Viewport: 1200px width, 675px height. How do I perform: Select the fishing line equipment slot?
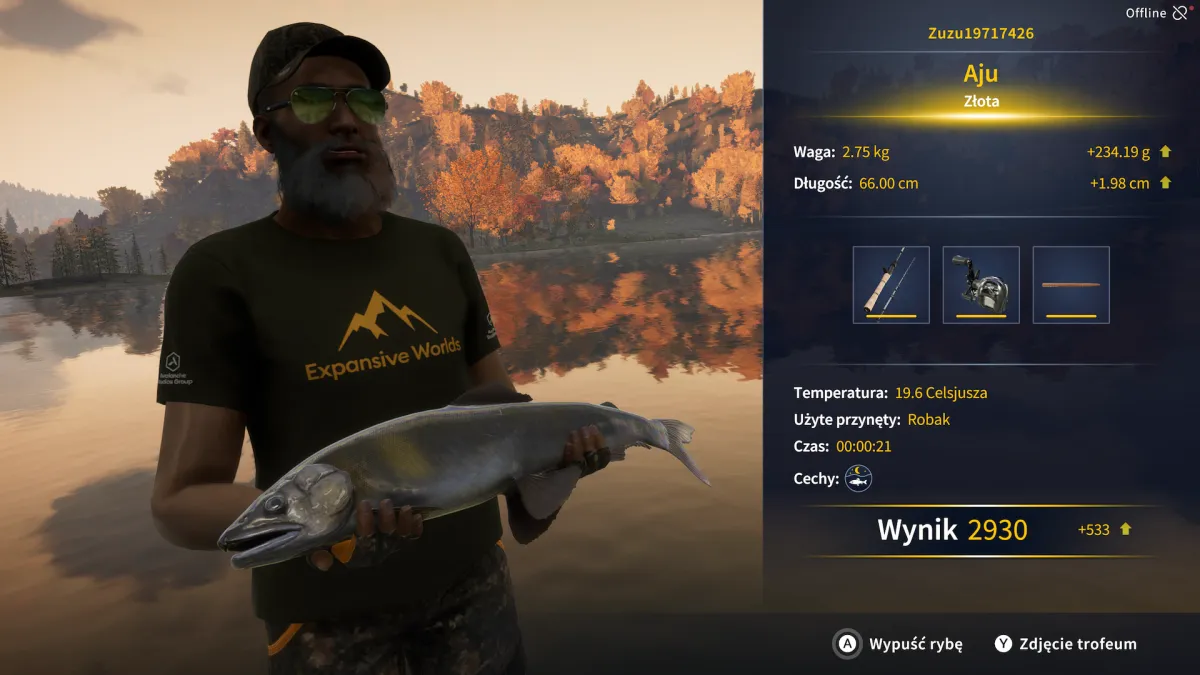(x=1070, y=285)
